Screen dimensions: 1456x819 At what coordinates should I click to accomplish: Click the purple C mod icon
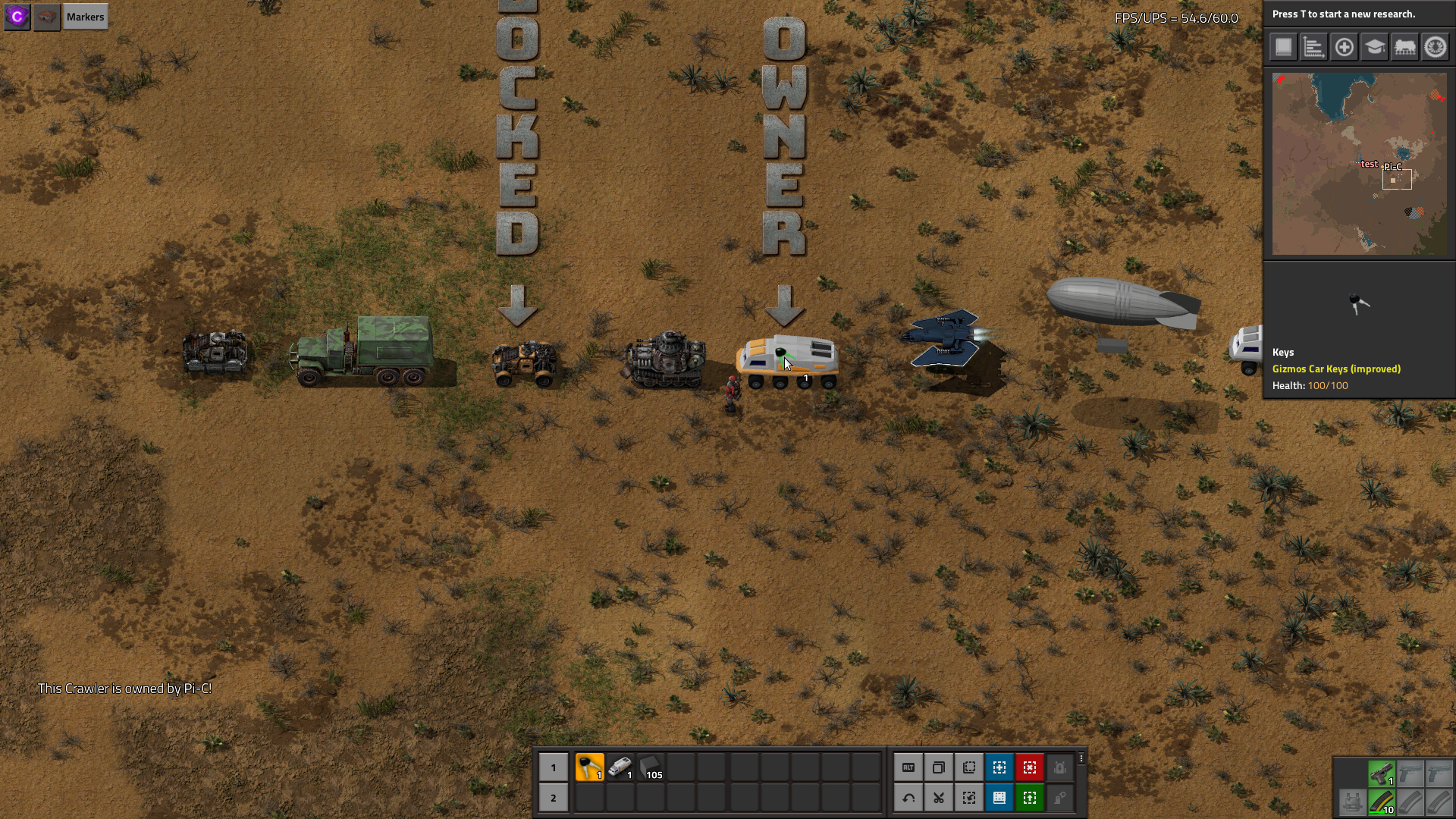click(17, 17)
